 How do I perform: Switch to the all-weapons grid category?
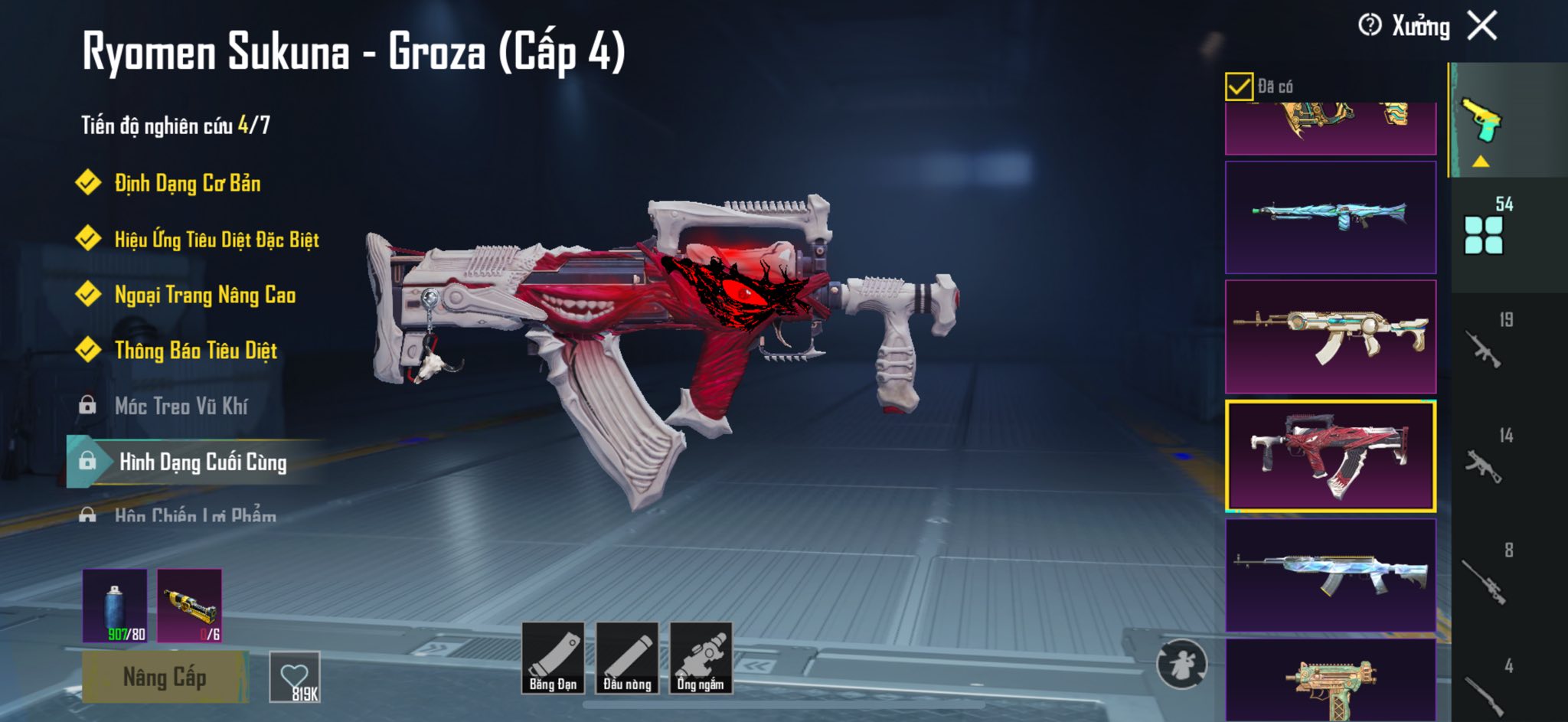tap(1484, 234)
